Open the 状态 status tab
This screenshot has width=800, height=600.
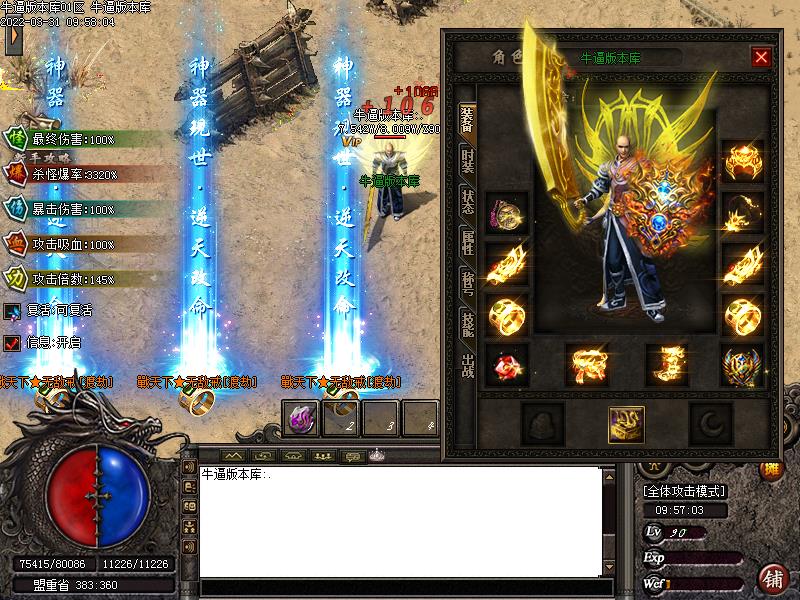point(467,199)
